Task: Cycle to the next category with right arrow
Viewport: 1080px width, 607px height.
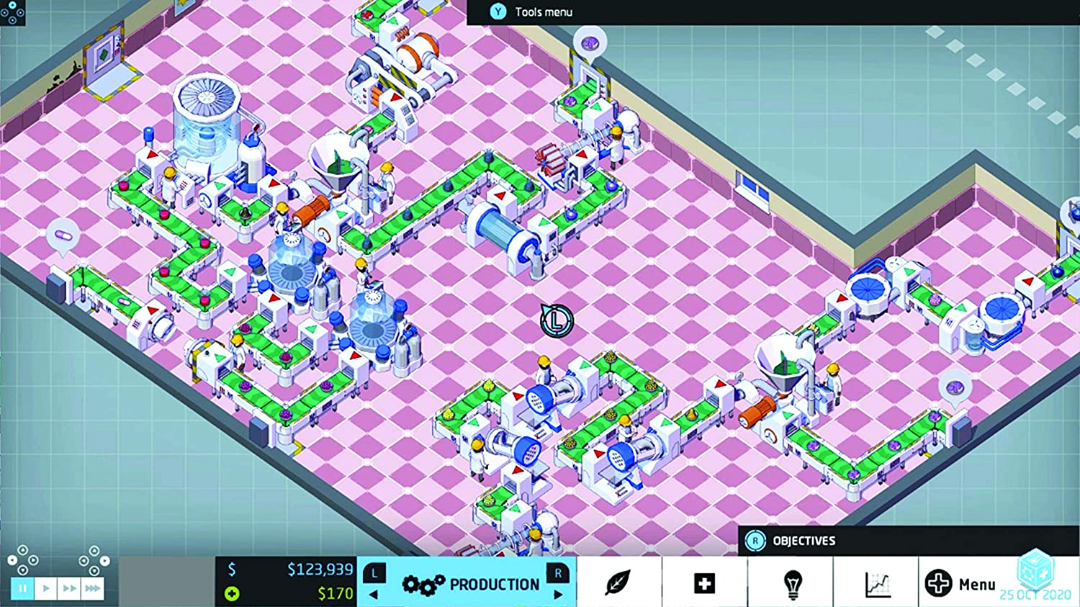Action: [558, 594]
